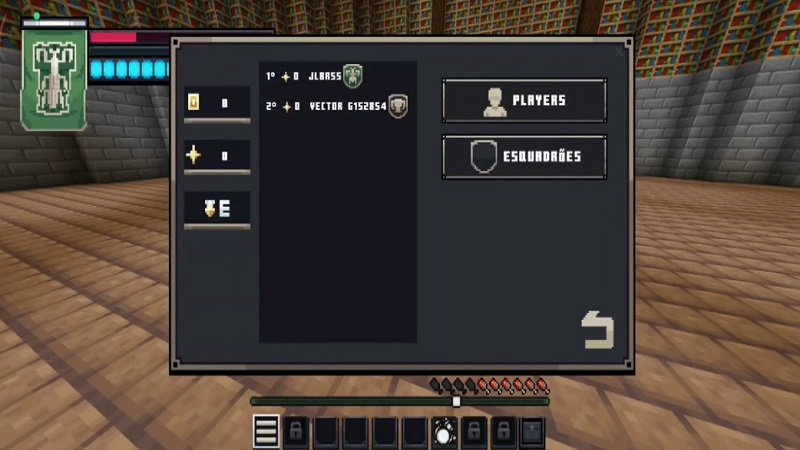Open the Players ranking list
The width and height of the screenshot is (800, 450).
click(x=524, y=101)
